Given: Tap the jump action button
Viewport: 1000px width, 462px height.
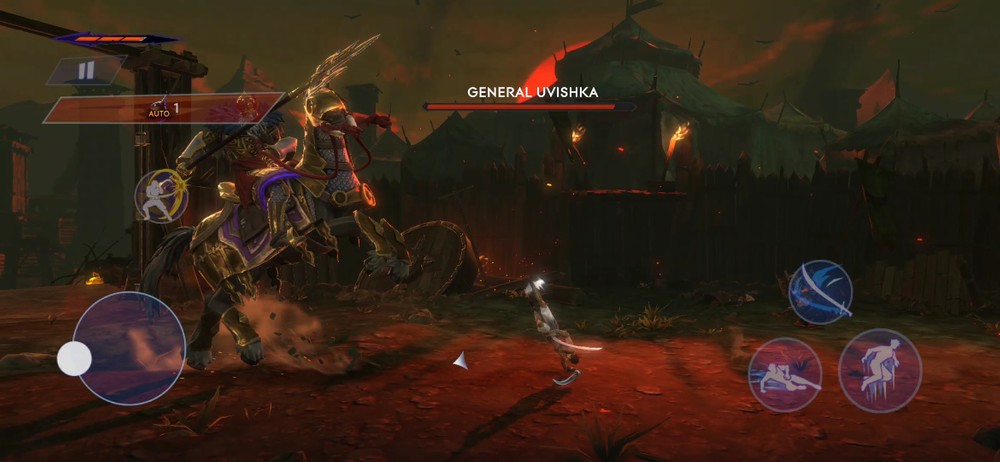Looking at the screenshot, I should point(879,369).
